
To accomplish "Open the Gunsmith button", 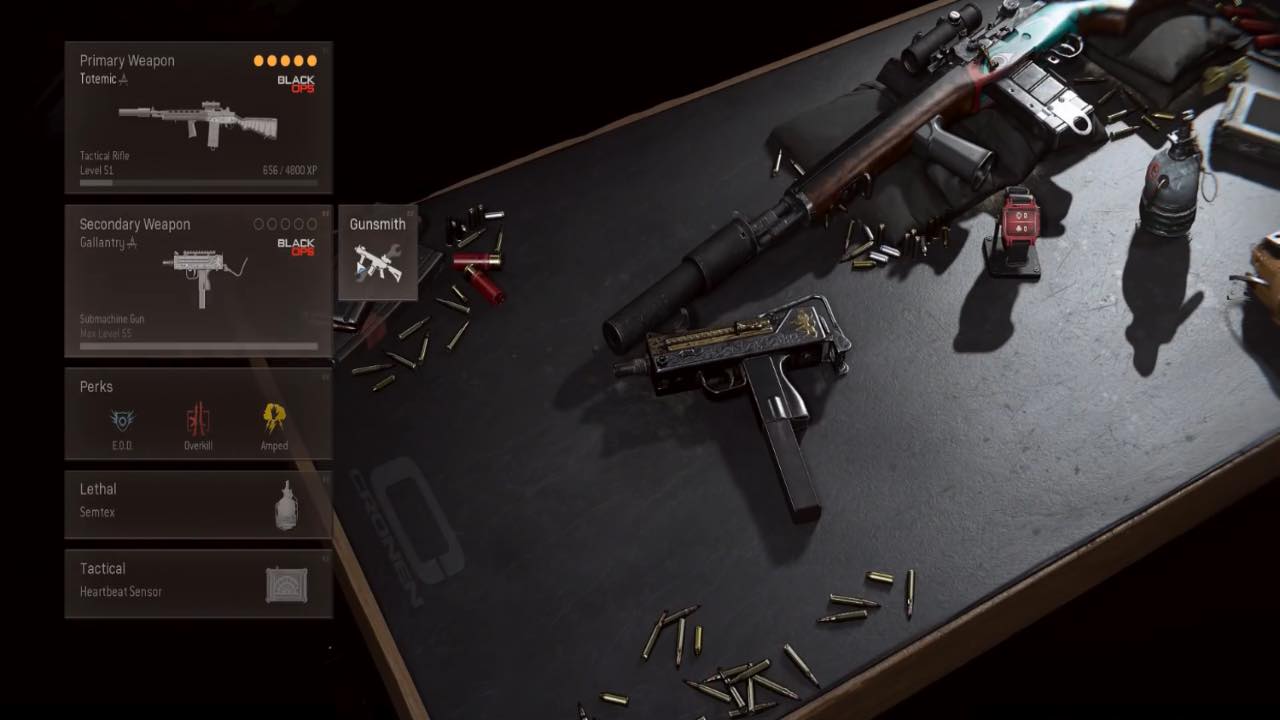I will (377, 253).
